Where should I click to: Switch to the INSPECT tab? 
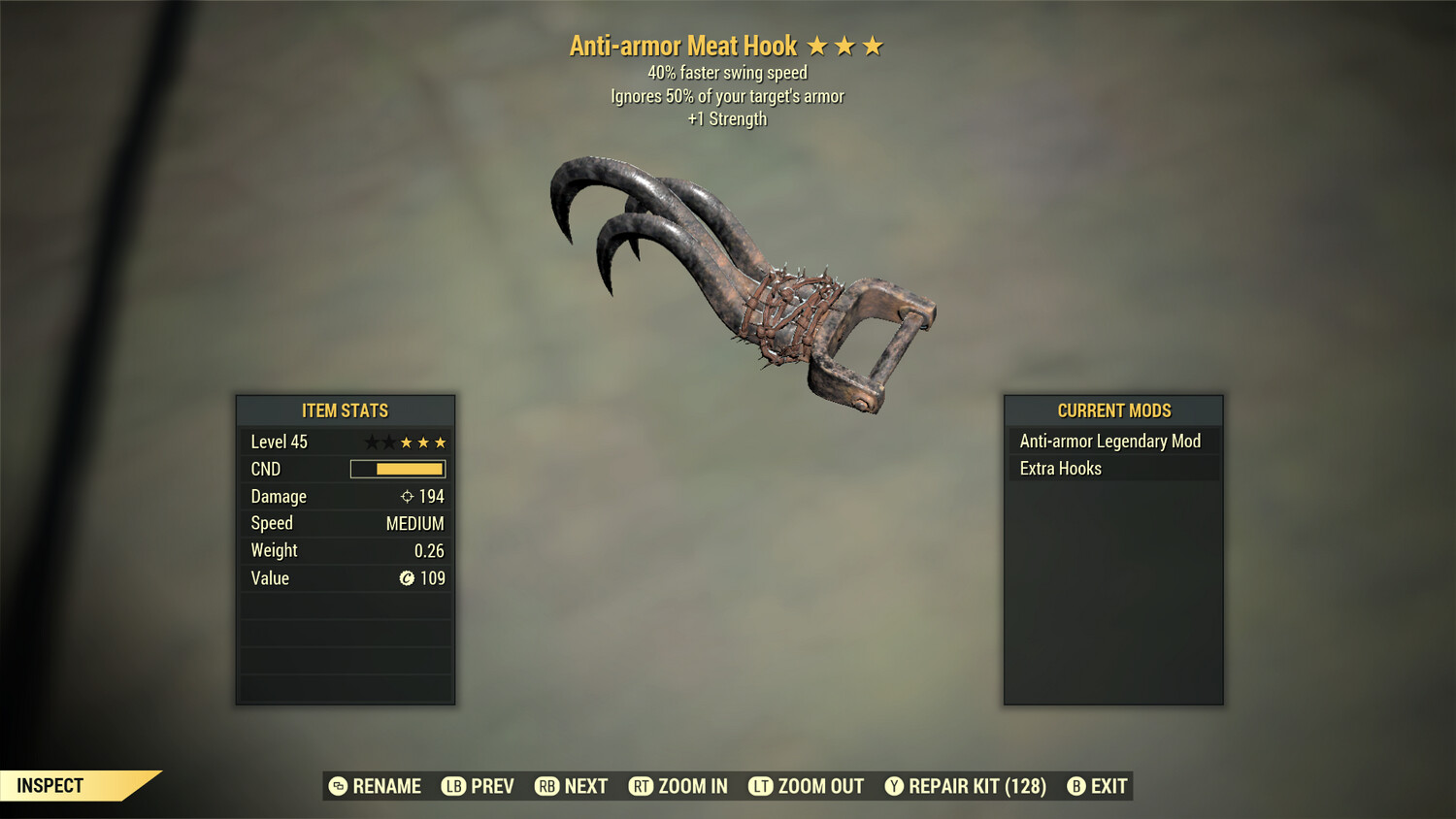pos(50,786)
